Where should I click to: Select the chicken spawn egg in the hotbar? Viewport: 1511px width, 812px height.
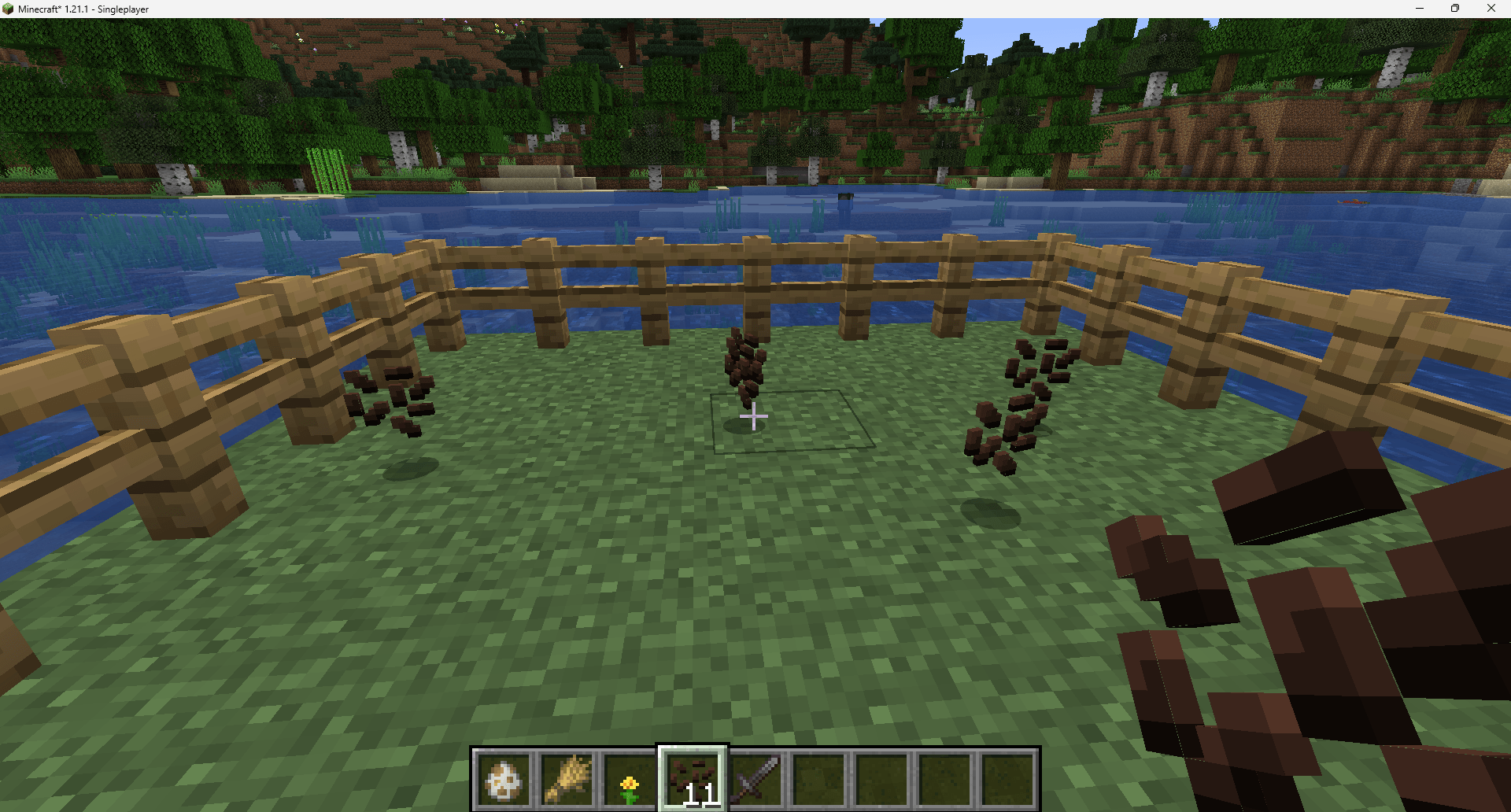[504, 779]
